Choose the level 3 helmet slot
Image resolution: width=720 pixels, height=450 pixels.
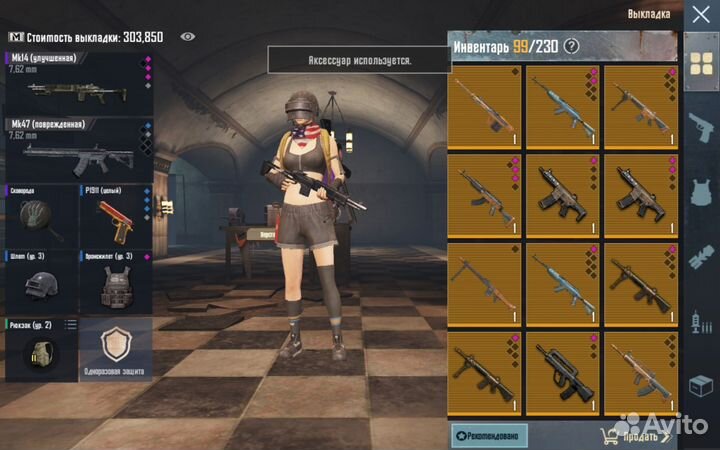click(x=40, y=282)
